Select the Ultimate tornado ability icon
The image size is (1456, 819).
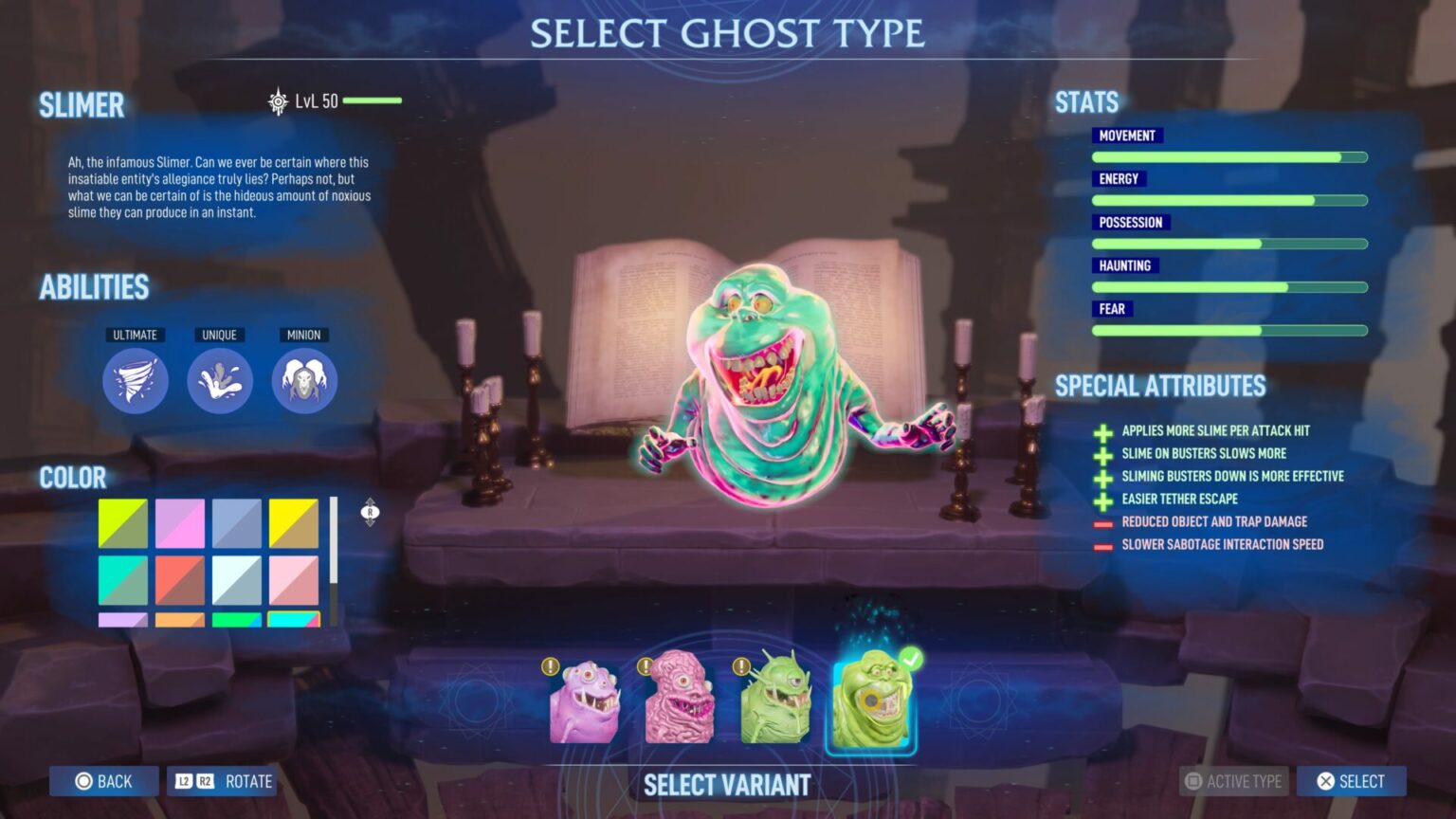pyautogui.click(x=135, y=379)
